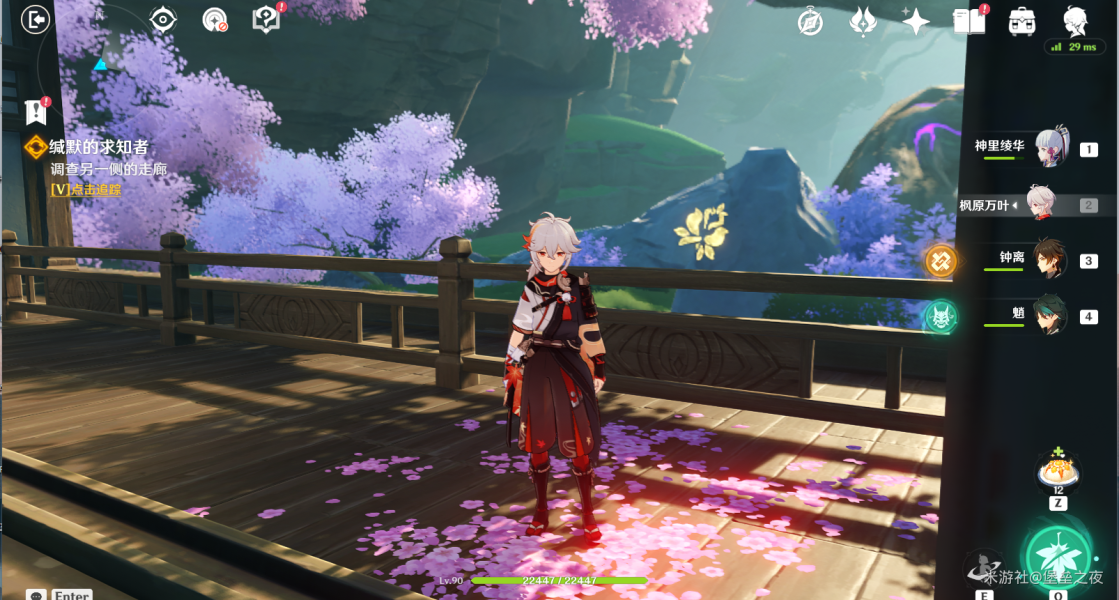Screen dimensions: 1119x600
Task: Switch to party member 魈
Action: (1050, 315)
